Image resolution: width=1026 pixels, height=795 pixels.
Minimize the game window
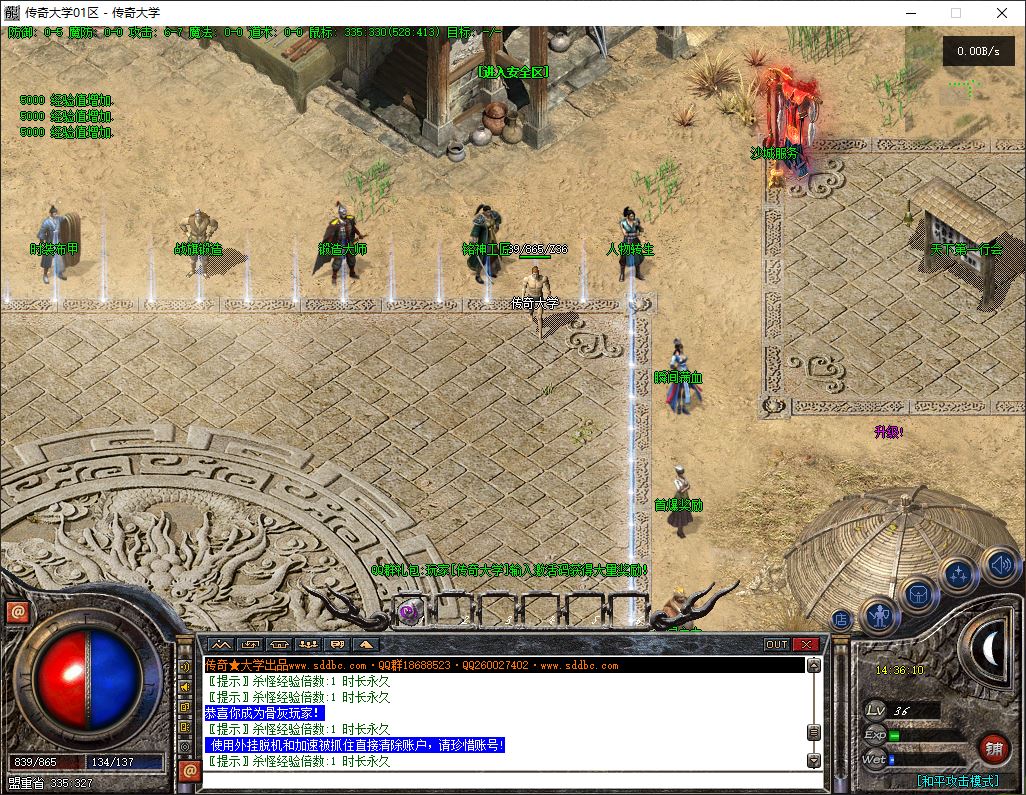pos(909,13)
